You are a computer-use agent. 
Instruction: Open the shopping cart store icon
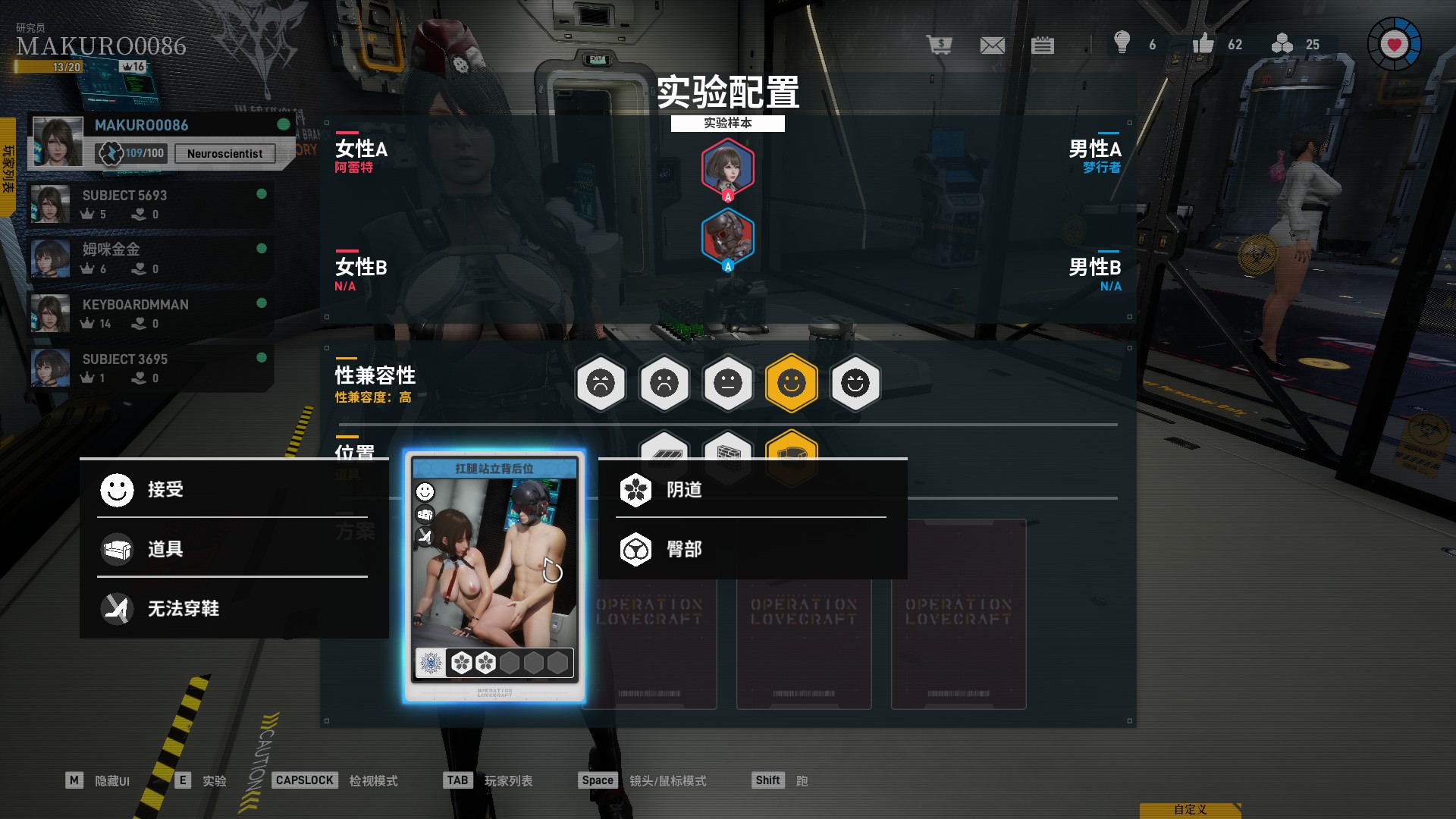(x=941, y=45)
